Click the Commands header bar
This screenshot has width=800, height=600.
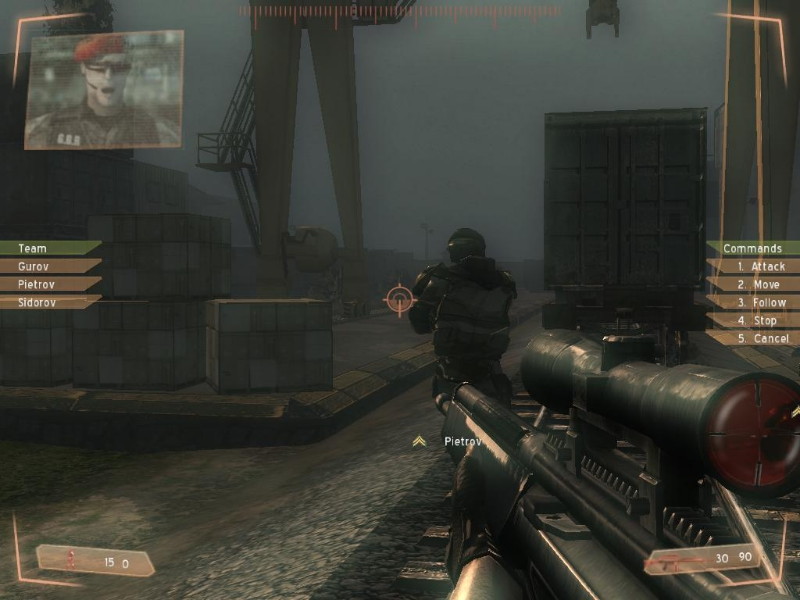click(x=752, y=248)
